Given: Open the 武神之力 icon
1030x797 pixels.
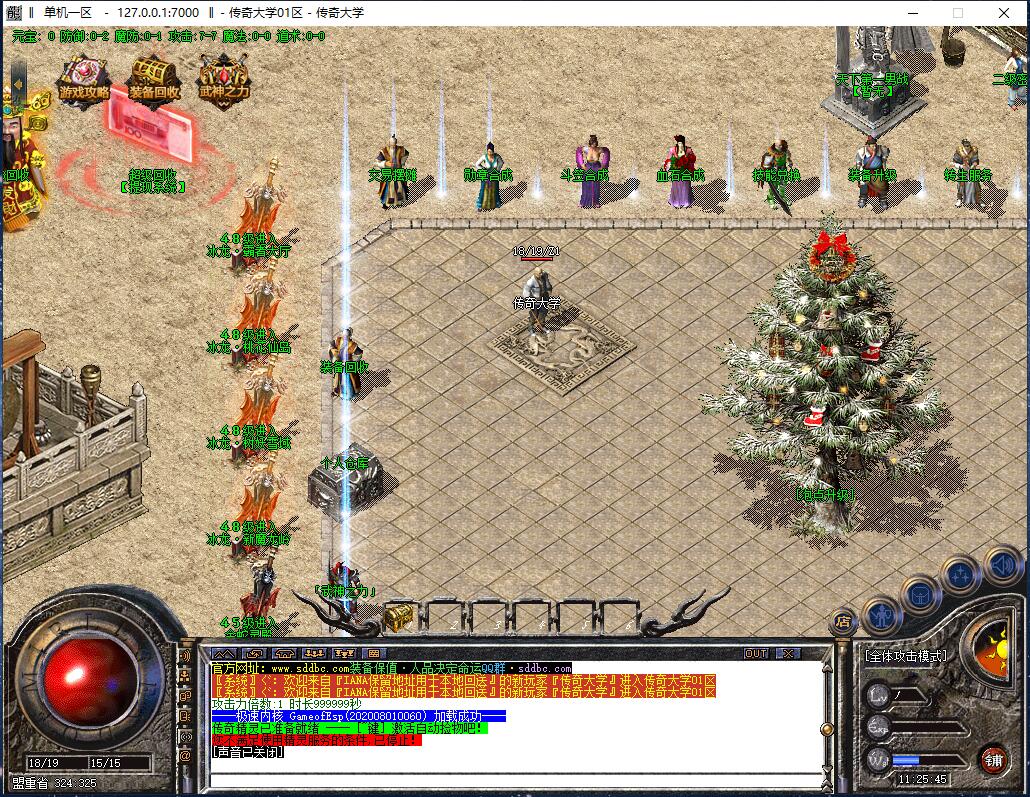Looking at the screenshot, I should tap(223, 79).
